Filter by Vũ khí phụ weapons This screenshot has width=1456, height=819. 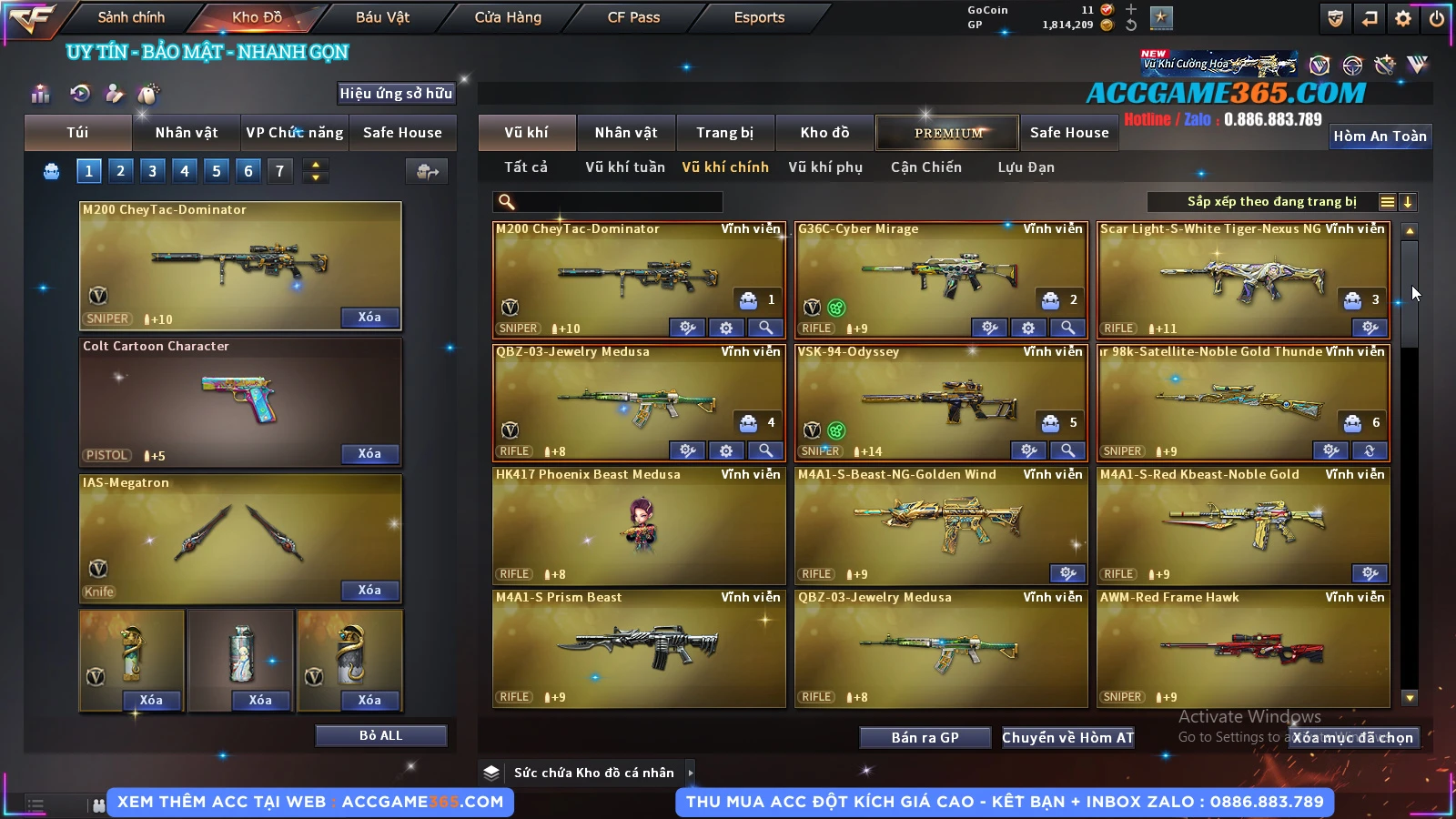pyautogui.click(x=825, y=167)
